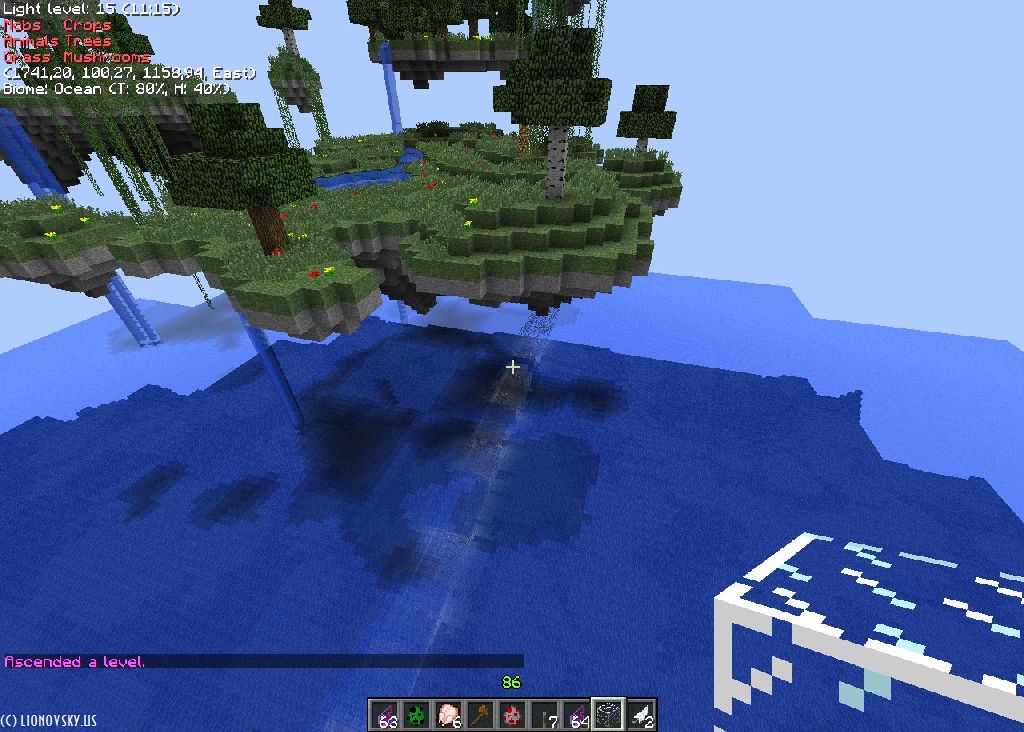Choose the purple item stack of 64
1024x732 pixels.
point(577,714)
